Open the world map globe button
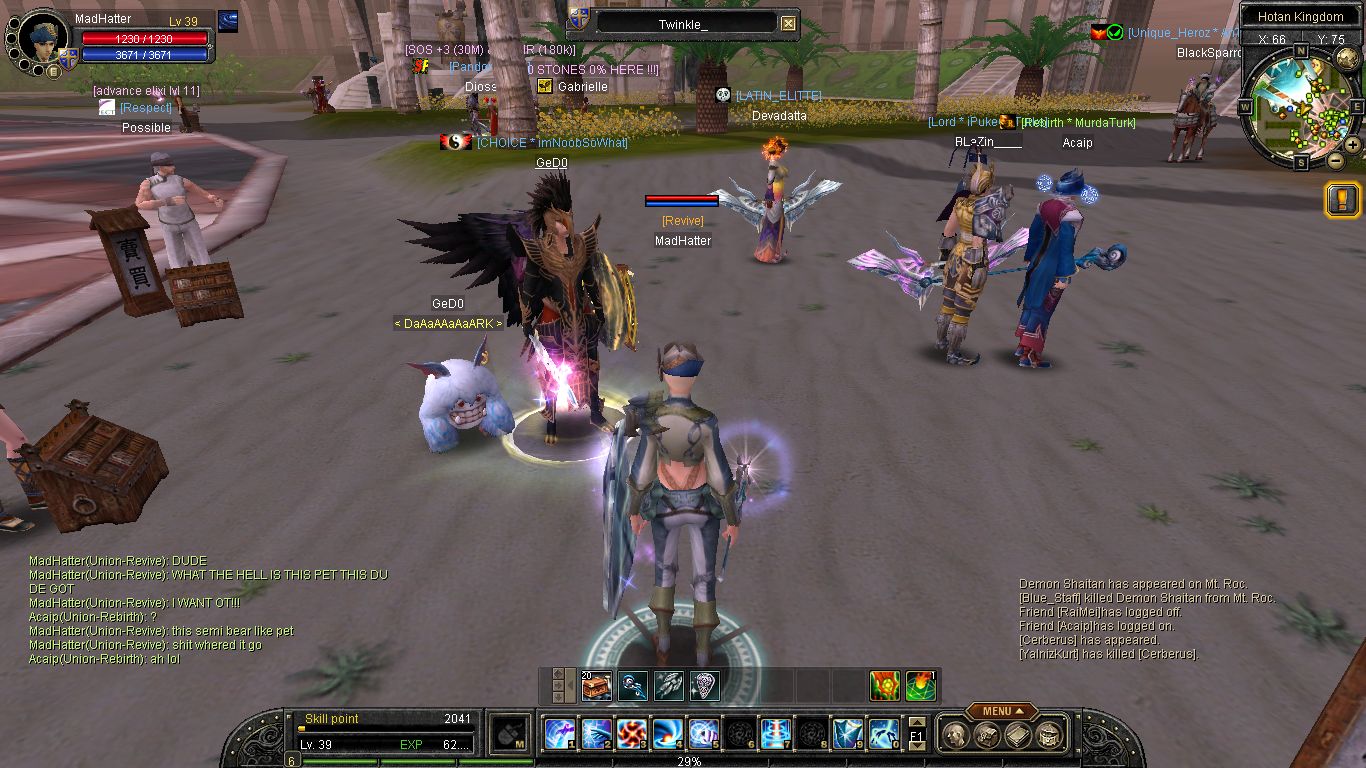Image resolution: width=1366 pixels, height=768 pixels. tap(1346, 59)
